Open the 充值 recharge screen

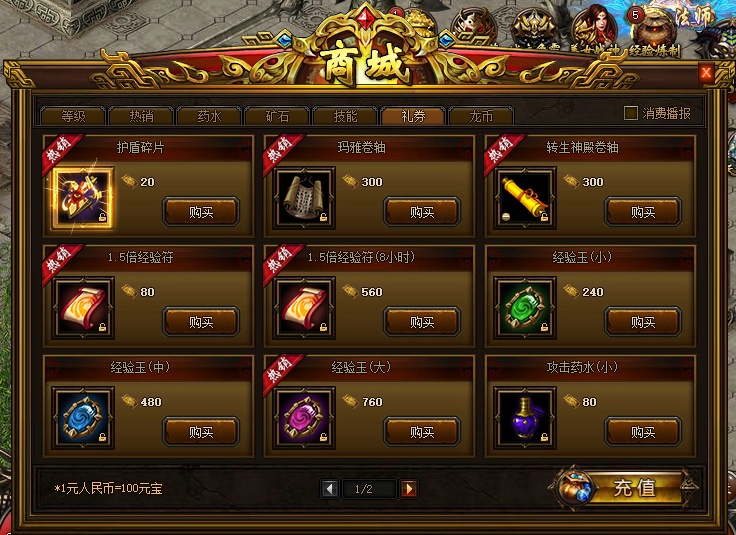tap(622, 488)
